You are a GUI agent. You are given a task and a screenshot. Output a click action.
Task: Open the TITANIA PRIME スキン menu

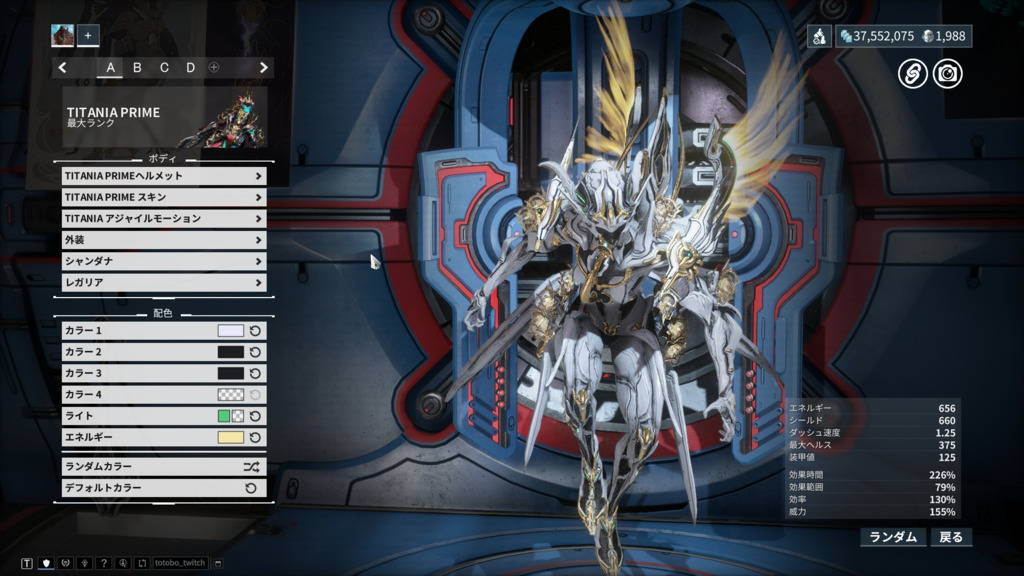point(160,197)
